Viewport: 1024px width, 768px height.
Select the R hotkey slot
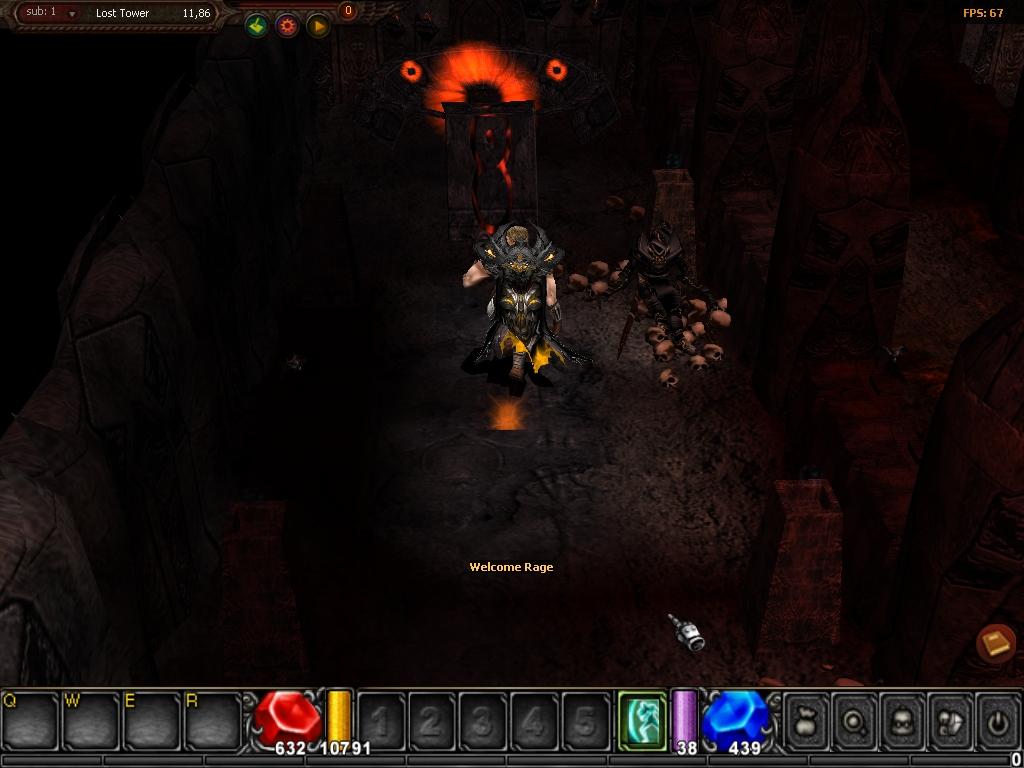[x=214, y=720]
